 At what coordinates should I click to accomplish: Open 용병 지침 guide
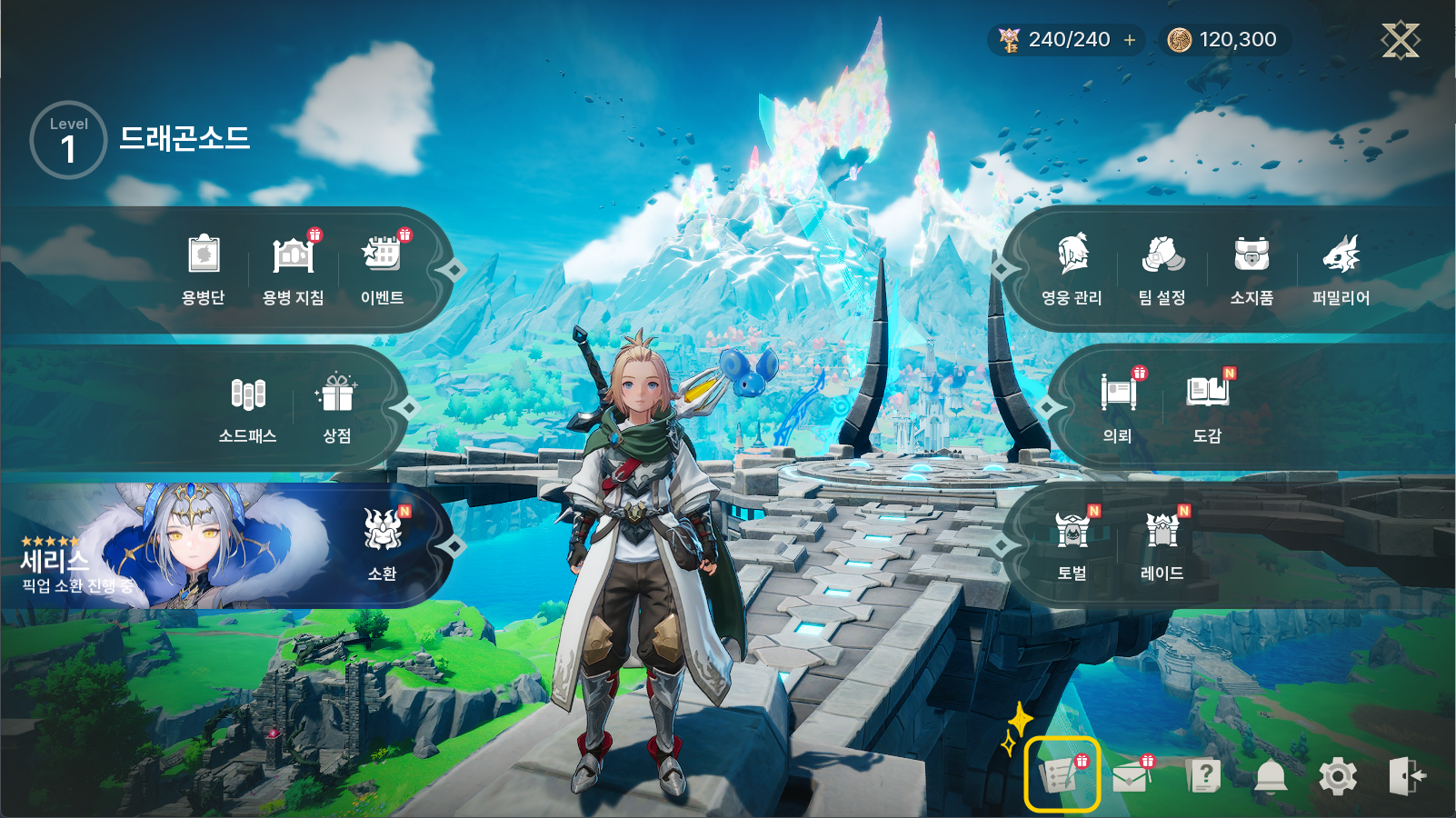click(293, 269)
